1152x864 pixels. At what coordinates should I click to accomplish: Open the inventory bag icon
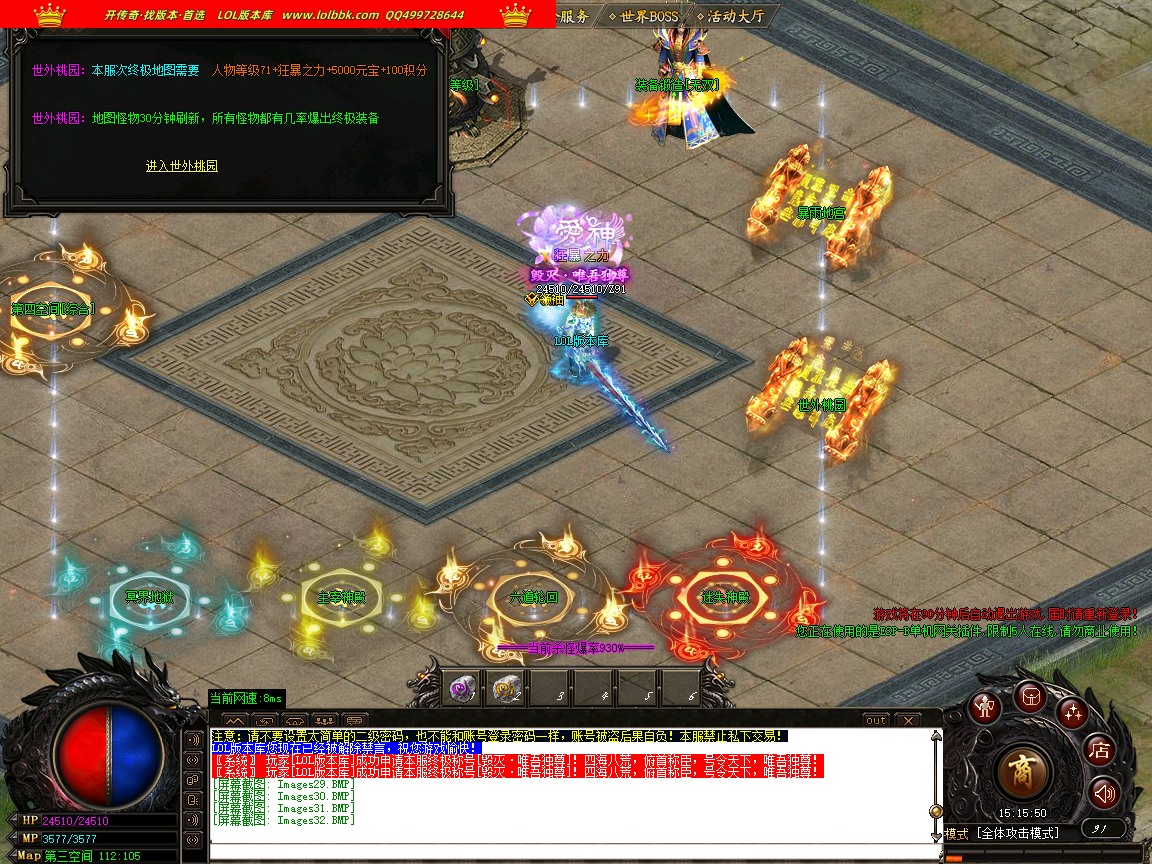(1030, 696)
